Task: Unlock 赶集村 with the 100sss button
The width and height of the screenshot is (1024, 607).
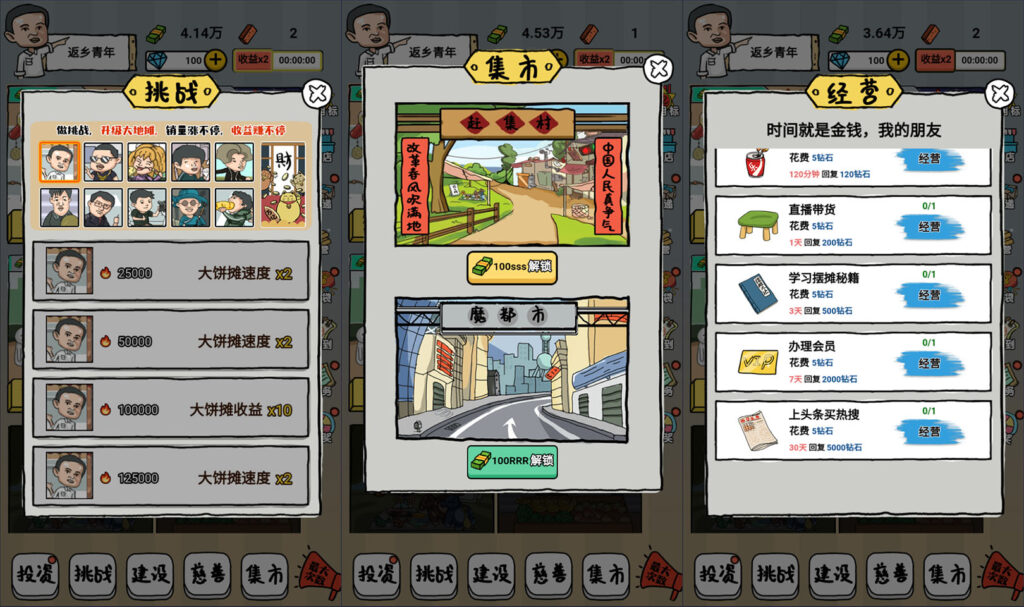Action: (x=511, y=268)
